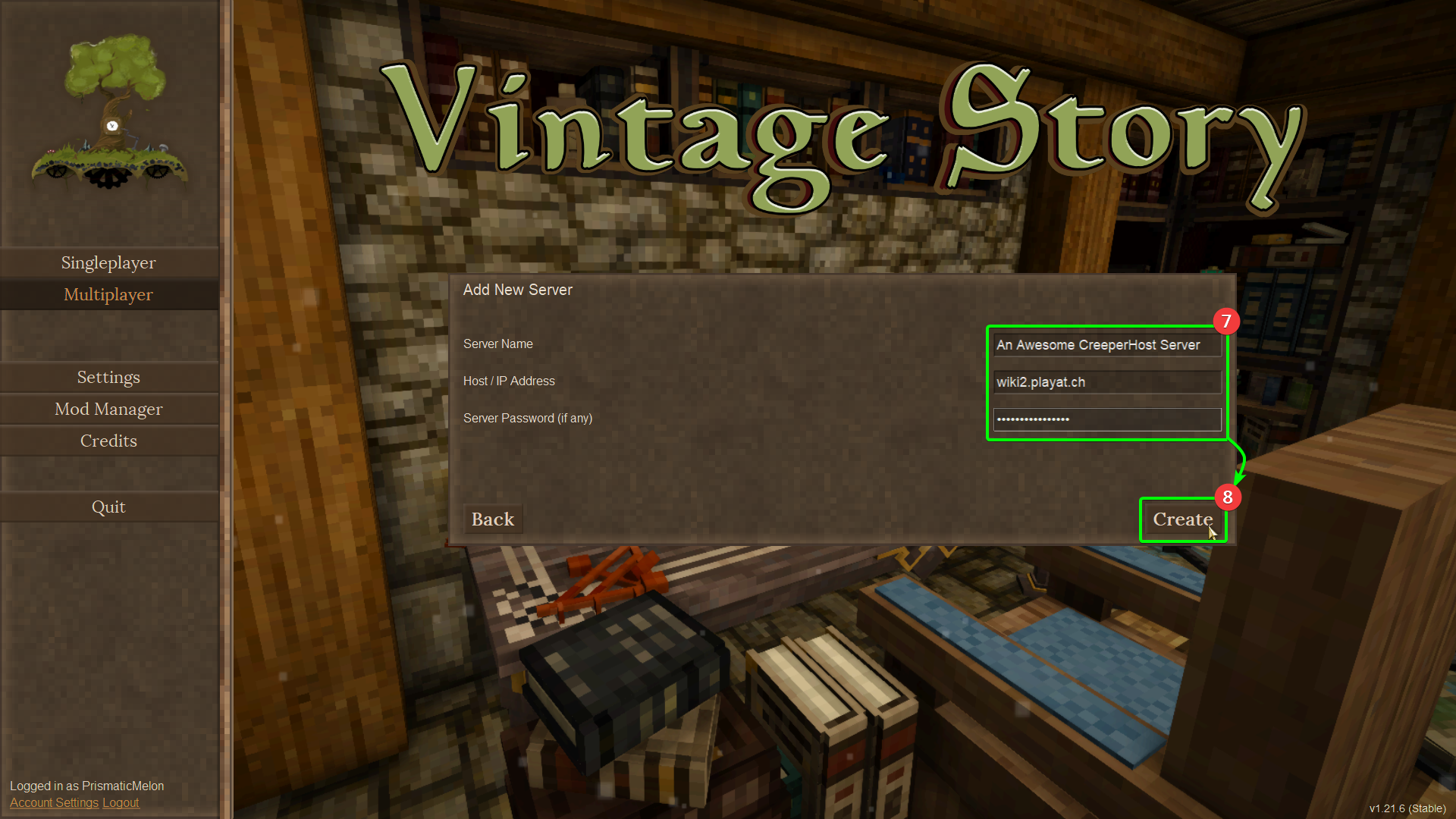Click the Server Password (if any) label
Image resolution: width=1456 pixels, height=819 pixels.
click(x=527, y=418)
